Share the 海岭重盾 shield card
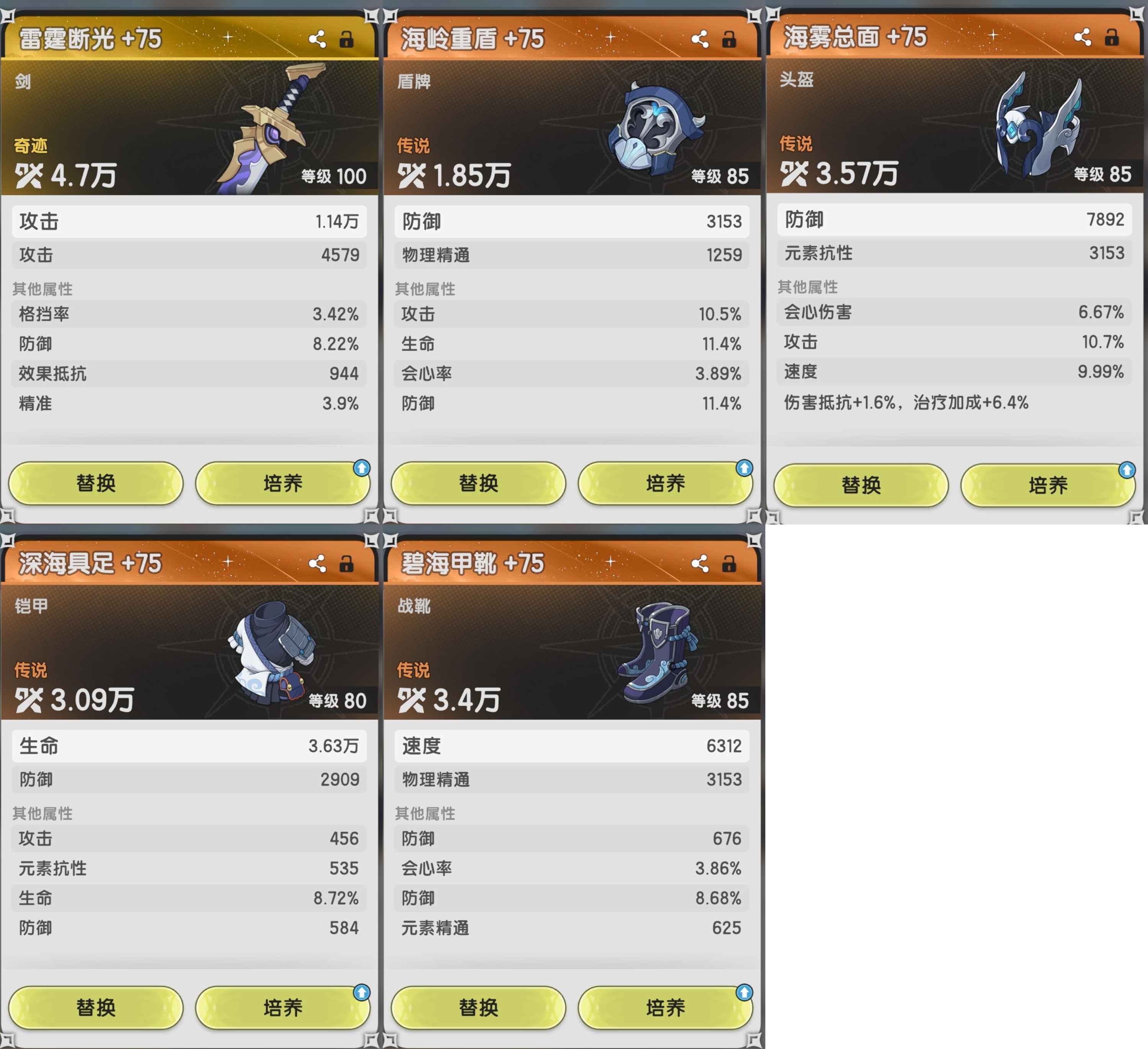Image resolution: width=1148 pixels, height=1049 pixels. coord(700,39)
